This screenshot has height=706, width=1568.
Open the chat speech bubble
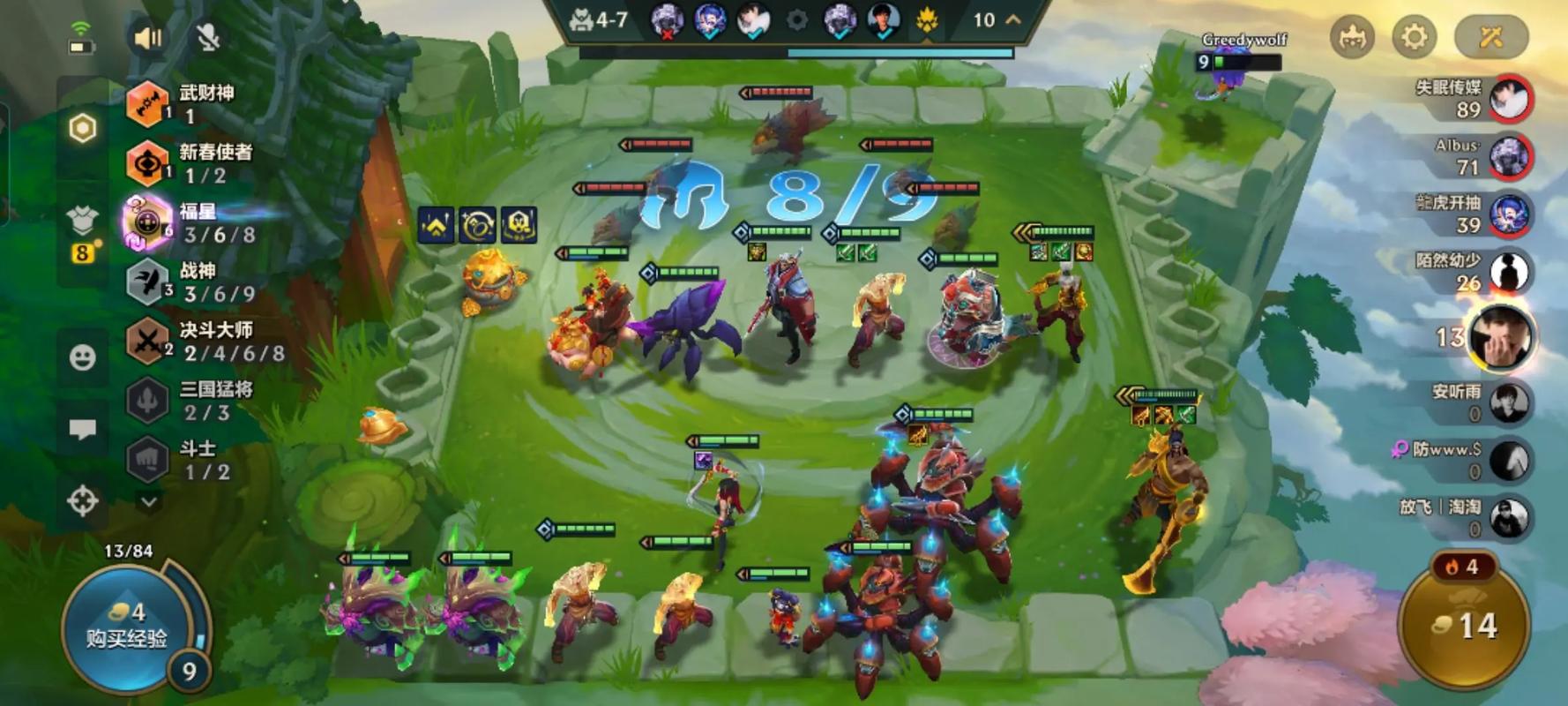83,429
